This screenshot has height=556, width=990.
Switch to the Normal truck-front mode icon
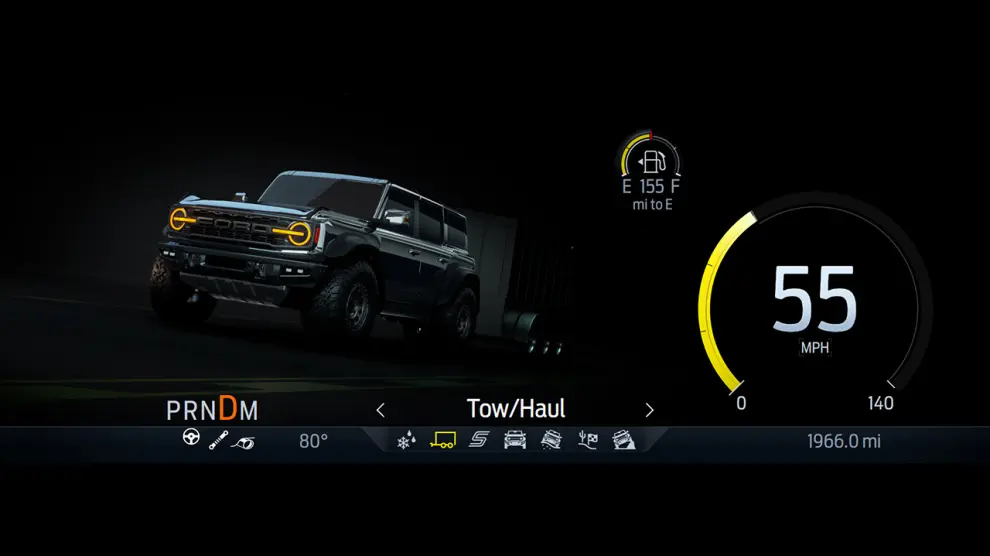point(515,440)
